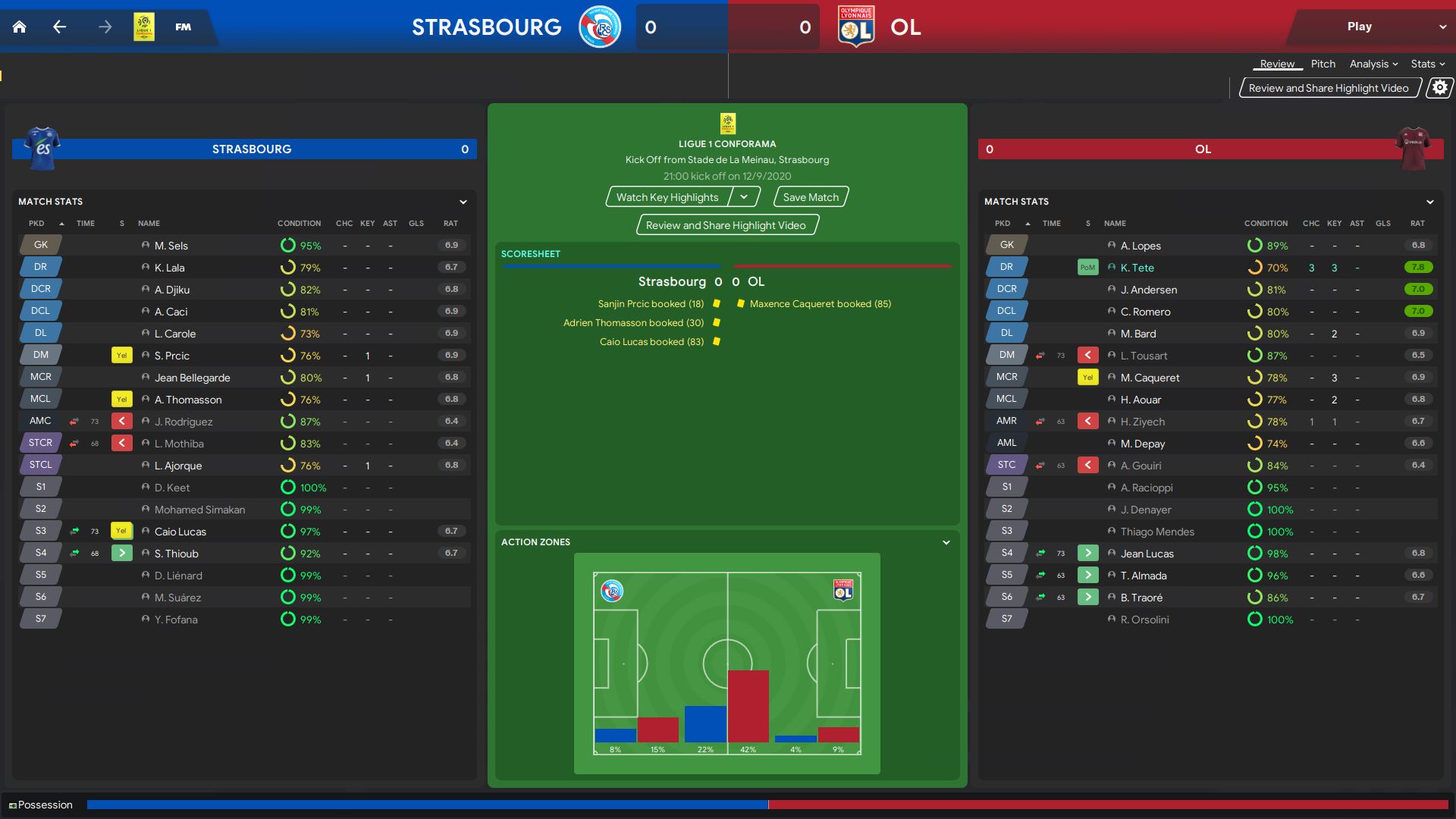Save Match to file
Viewport: 1456px width, 819px height.
(811, 197)
